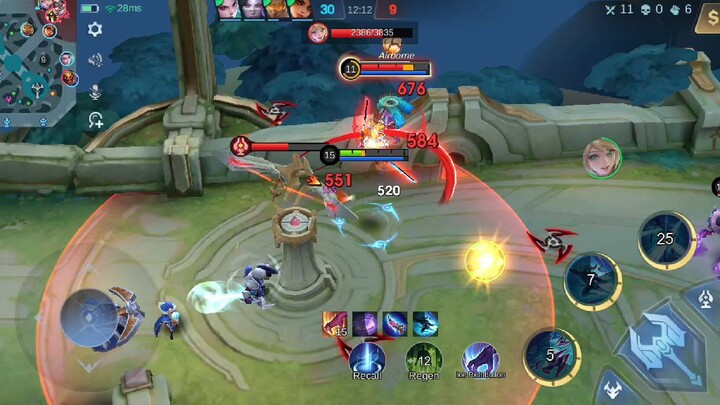The width and height of the screenshot is (720, 405).
Task: Select the purple crystal equipment item icon
Action: [365, 323]
